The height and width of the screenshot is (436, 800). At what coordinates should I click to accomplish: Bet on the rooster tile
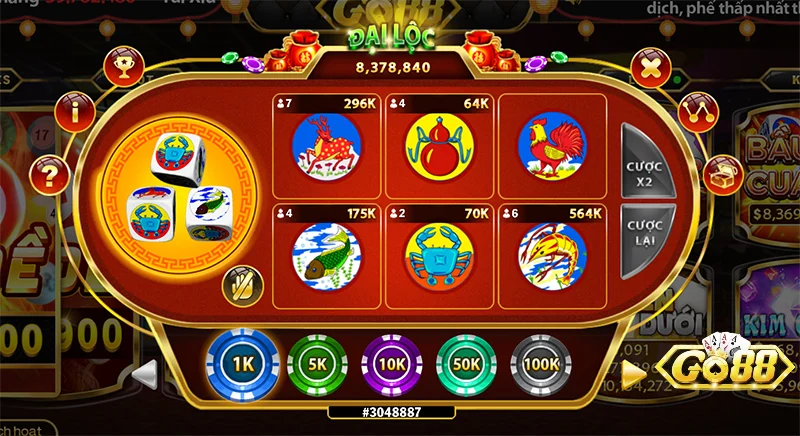click(x=552, y=146)
